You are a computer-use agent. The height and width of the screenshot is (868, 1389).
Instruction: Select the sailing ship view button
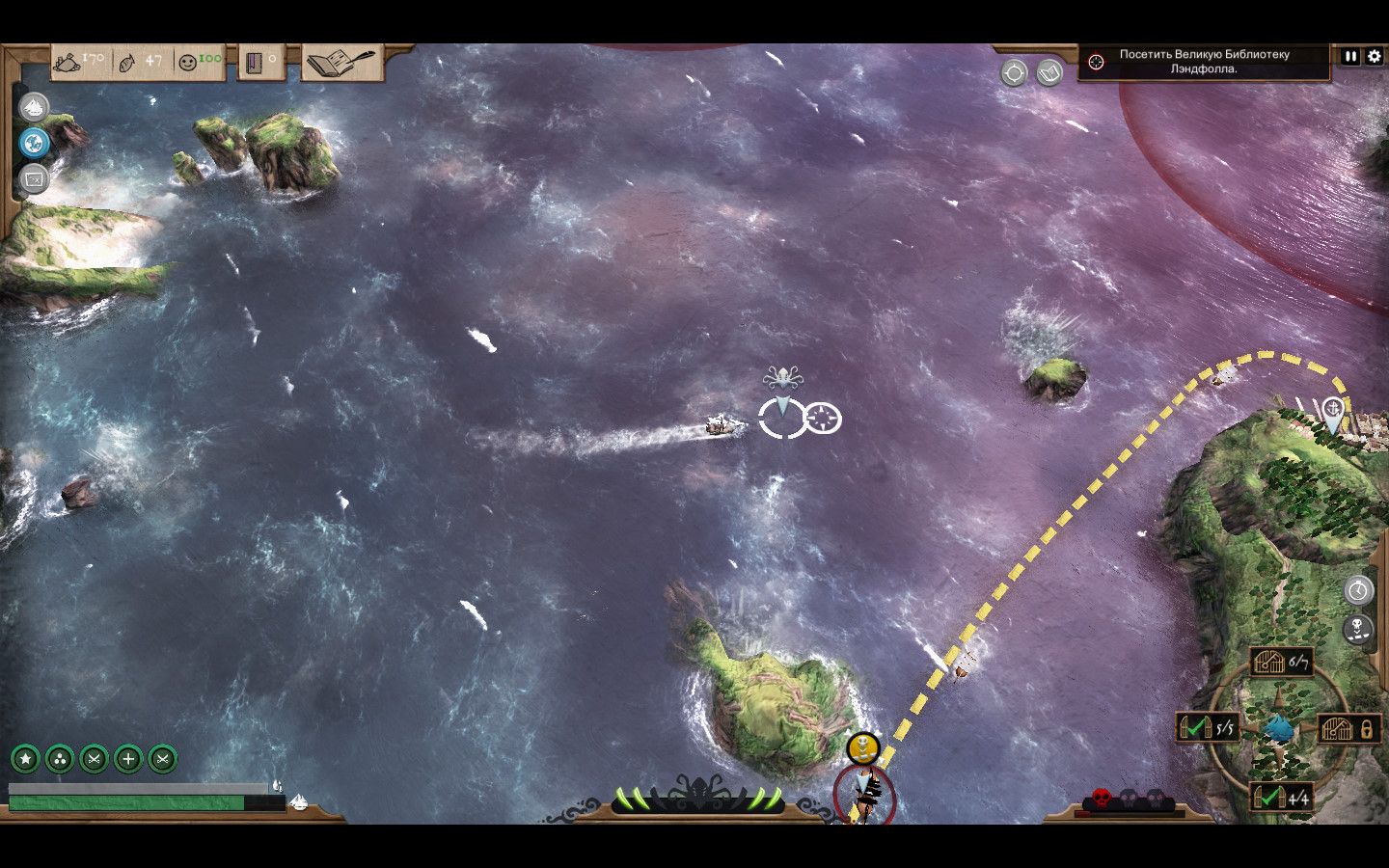(34, 107)
